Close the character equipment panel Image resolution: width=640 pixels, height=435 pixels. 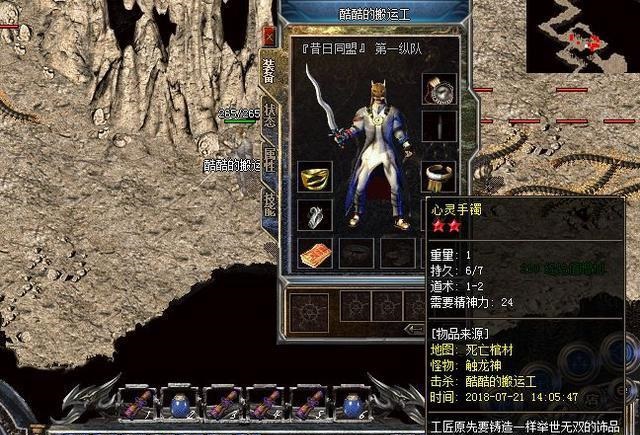pos(267,36)
